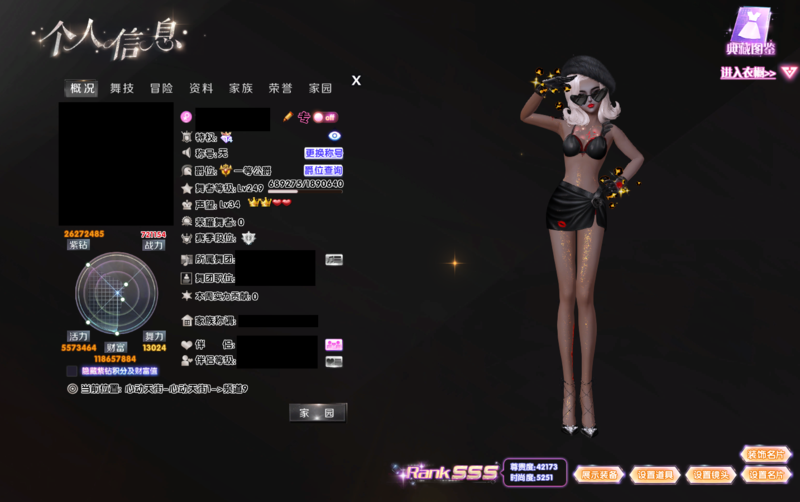Toggle the eye visibility icon
Image resolution: width=800 pixels, height=502 pixels.
point(334,135)
